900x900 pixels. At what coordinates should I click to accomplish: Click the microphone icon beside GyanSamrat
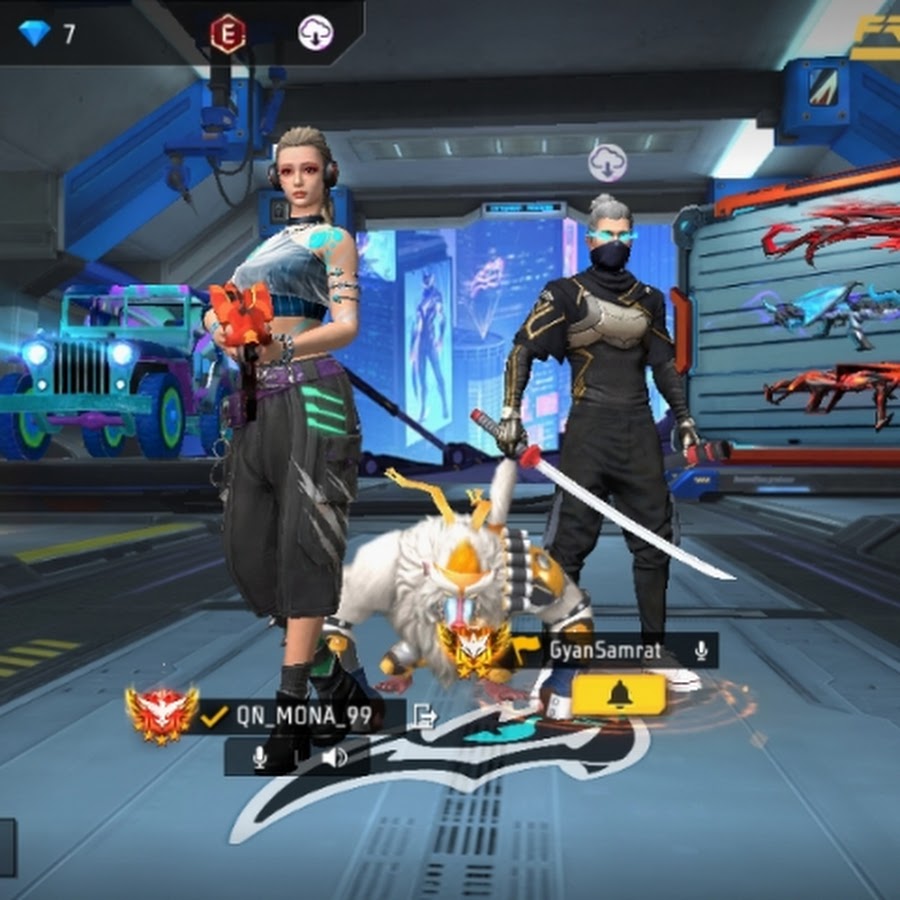coord(701,652)
